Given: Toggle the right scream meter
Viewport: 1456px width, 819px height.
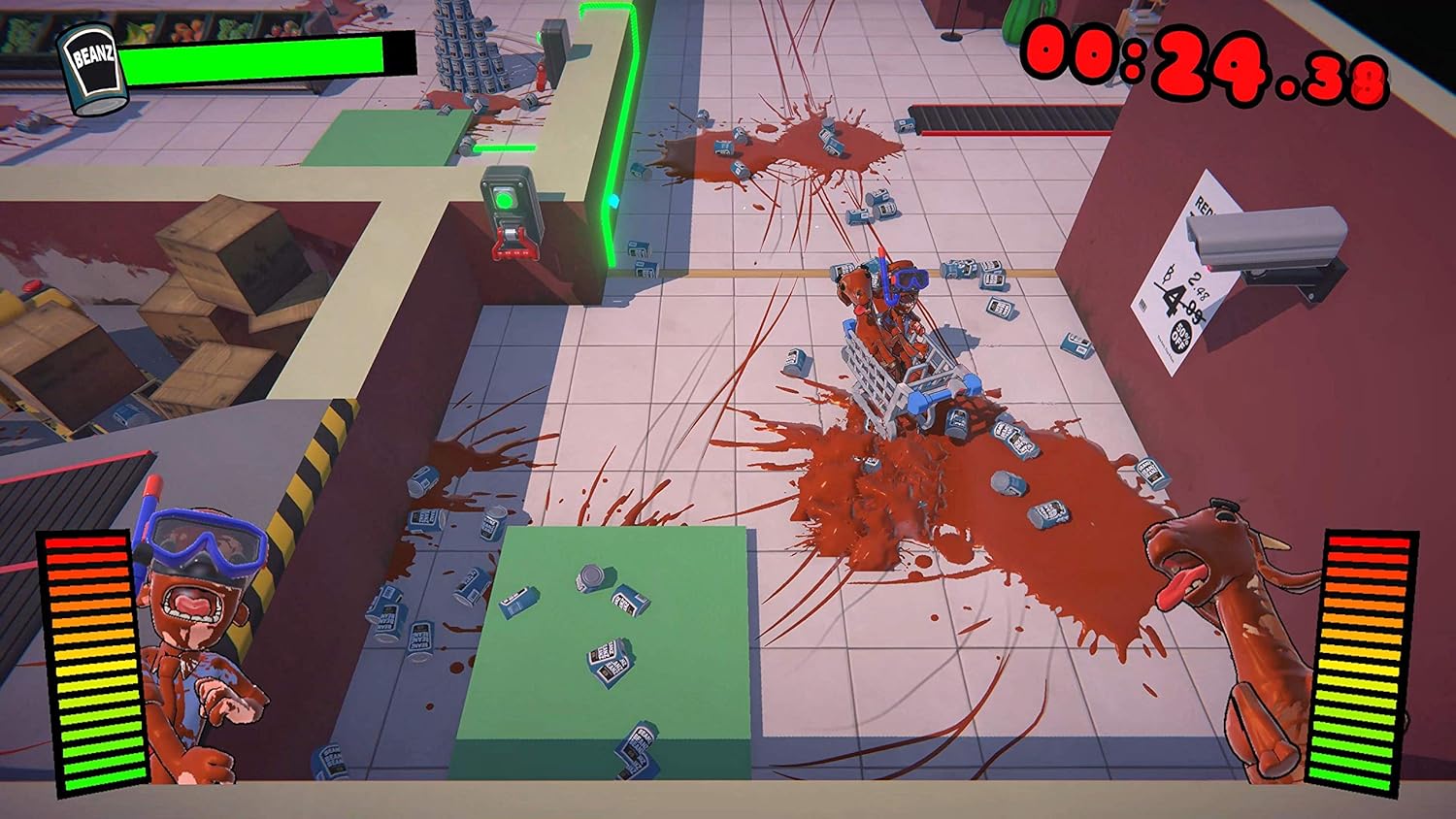Looking at the screenshot, I should pos(1359,660).
